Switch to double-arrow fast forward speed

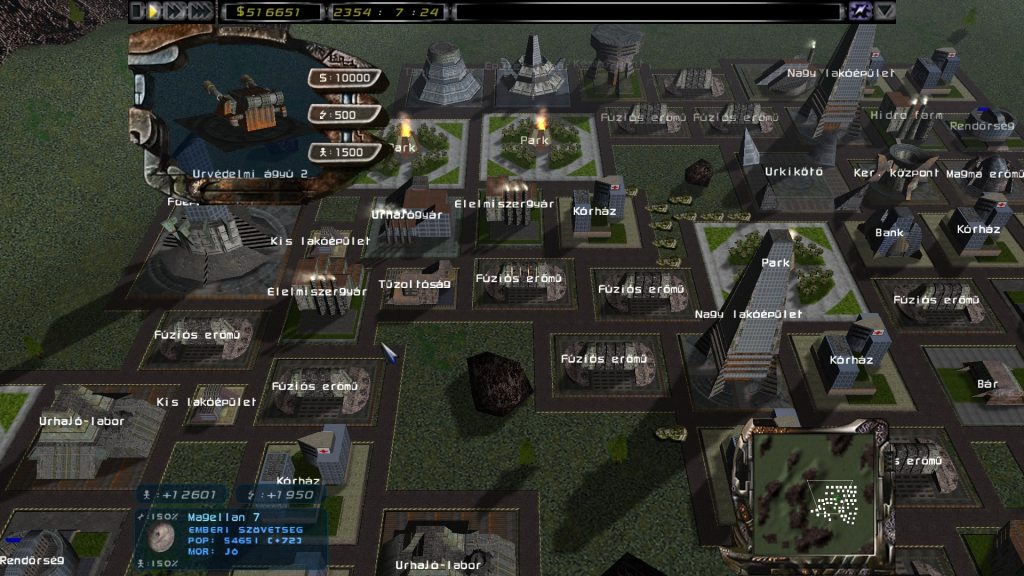pyautogui.click(x=175, y=11)
